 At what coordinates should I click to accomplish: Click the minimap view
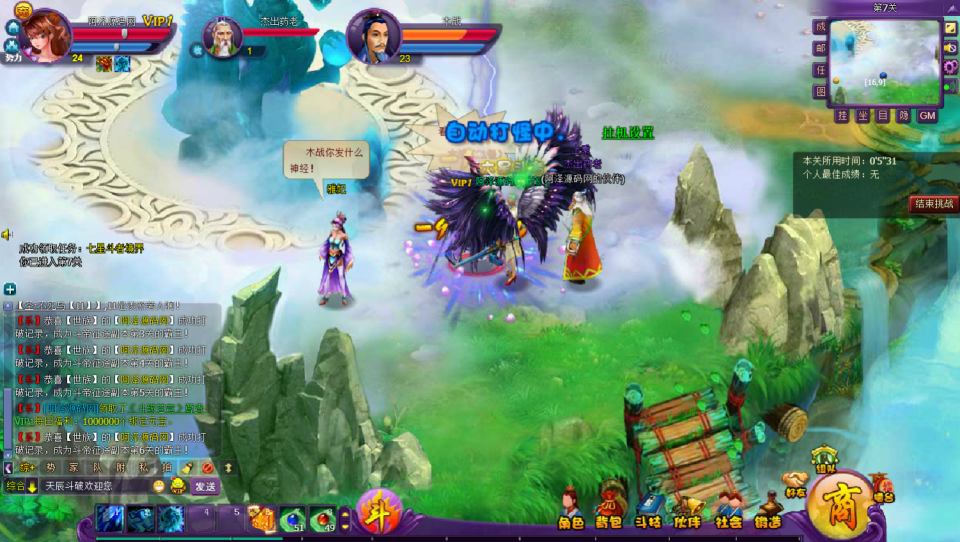click(x=886, y=60)
